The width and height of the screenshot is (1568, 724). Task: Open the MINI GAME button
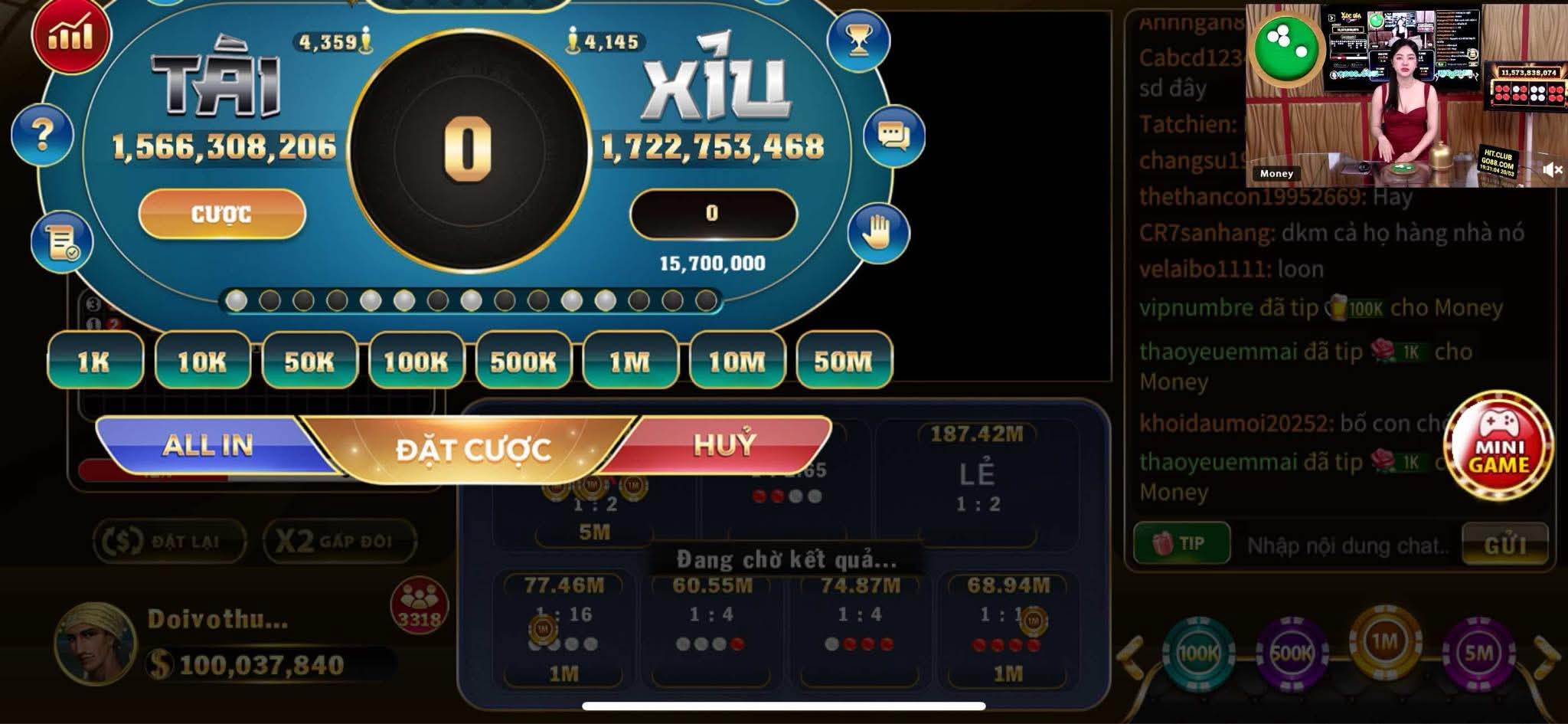coord(1498,447)
